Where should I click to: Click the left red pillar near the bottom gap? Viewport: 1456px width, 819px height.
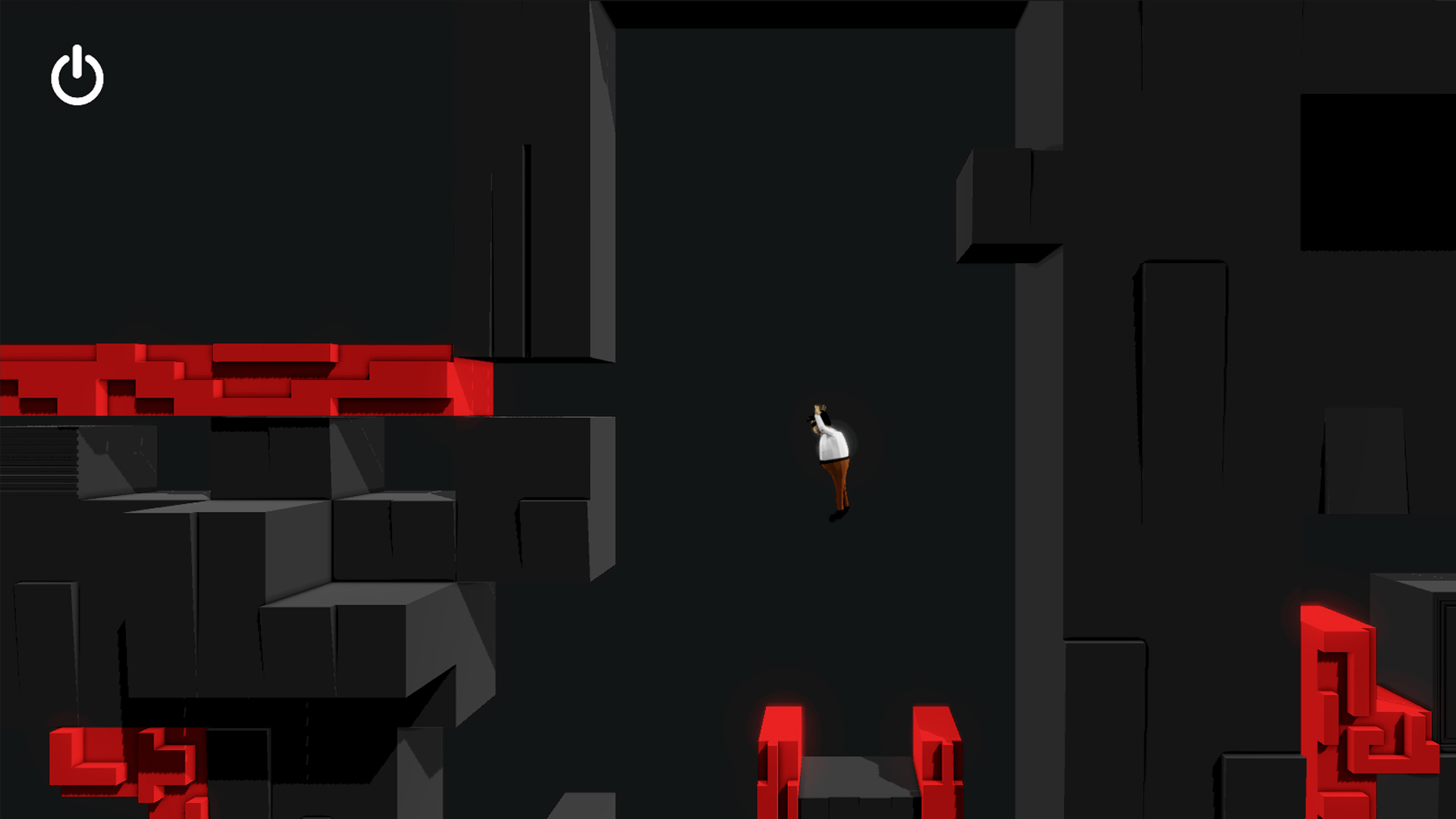point(781,758)
